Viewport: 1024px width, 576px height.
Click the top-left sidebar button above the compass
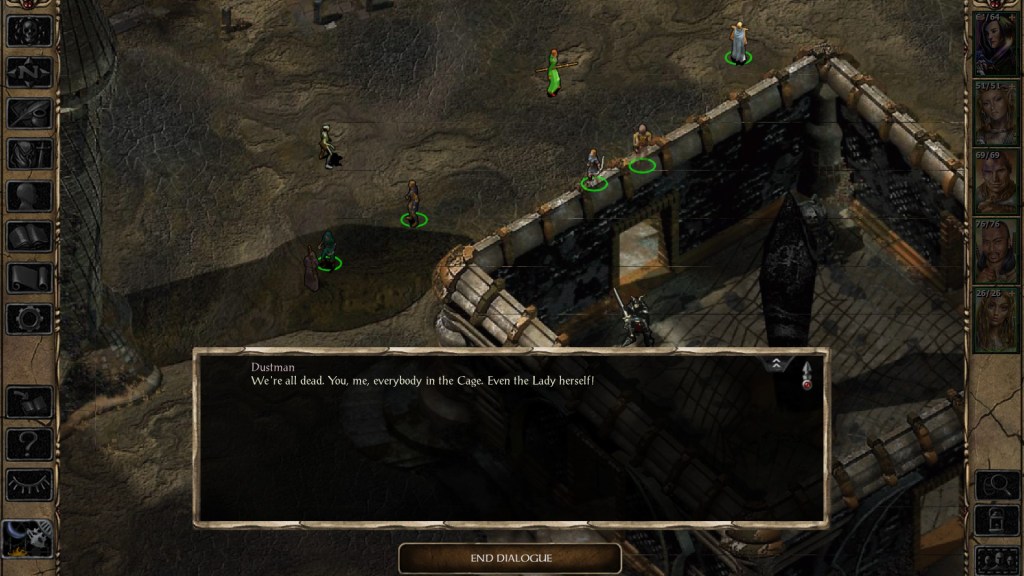[x=29, y=30]
